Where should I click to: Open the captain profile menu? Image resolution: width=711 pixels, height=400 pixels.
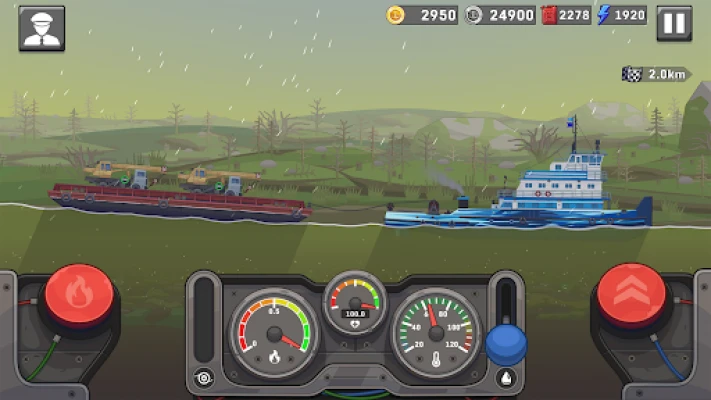(x=41, y=28)
